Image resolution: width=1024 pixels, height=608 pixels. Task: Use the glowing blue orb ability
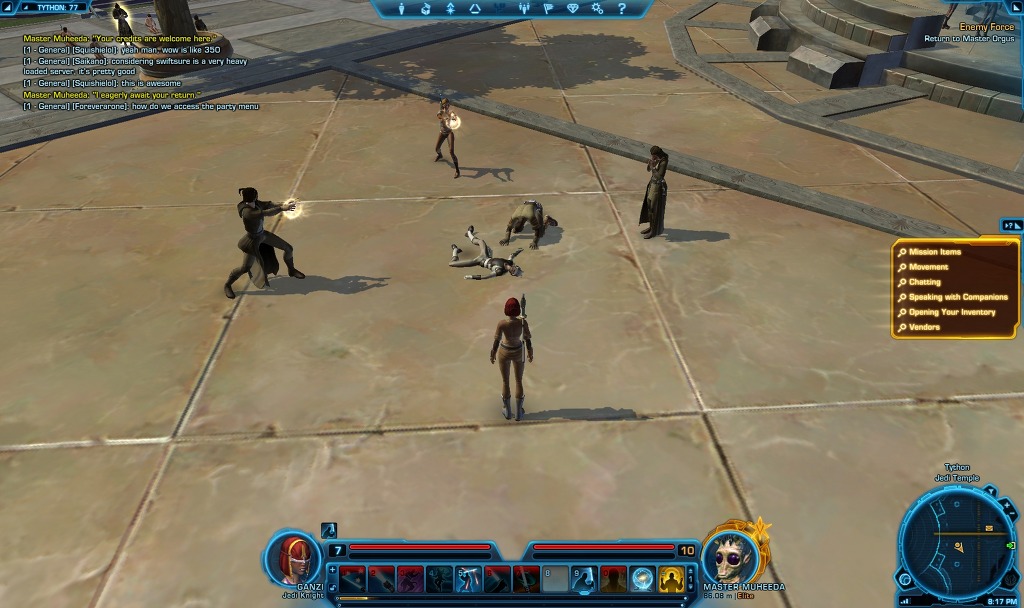(x=642, y=578)
